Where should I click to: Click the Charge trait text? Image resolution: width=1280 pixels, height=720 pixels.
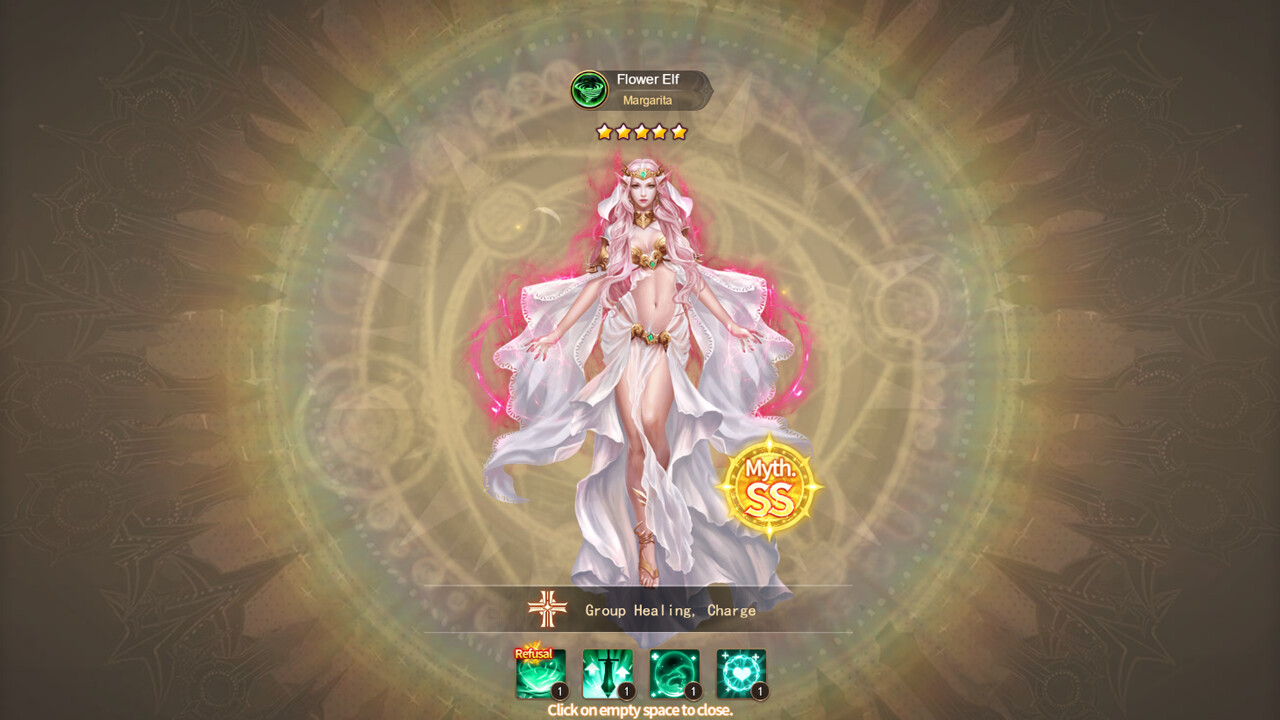[733, 611]
